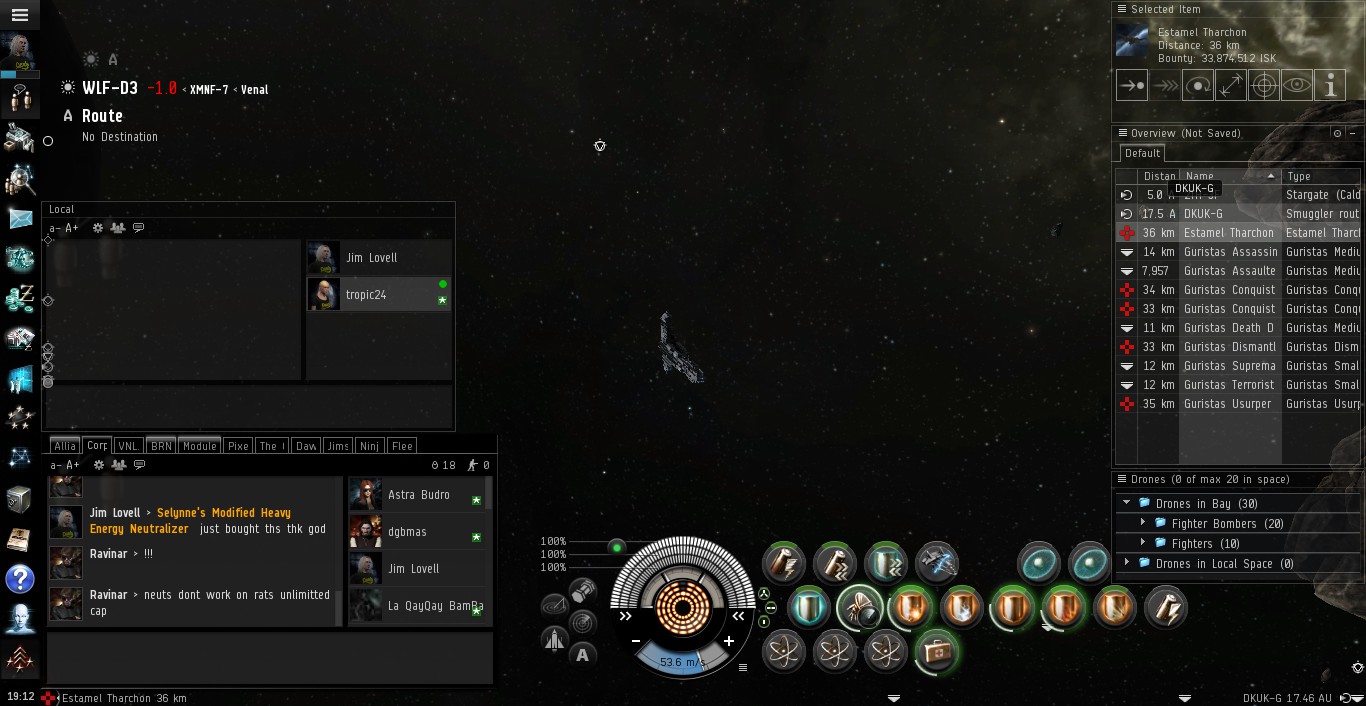
Task: Select the Stargate row in the overview
Action: (x=1322, y=195)
